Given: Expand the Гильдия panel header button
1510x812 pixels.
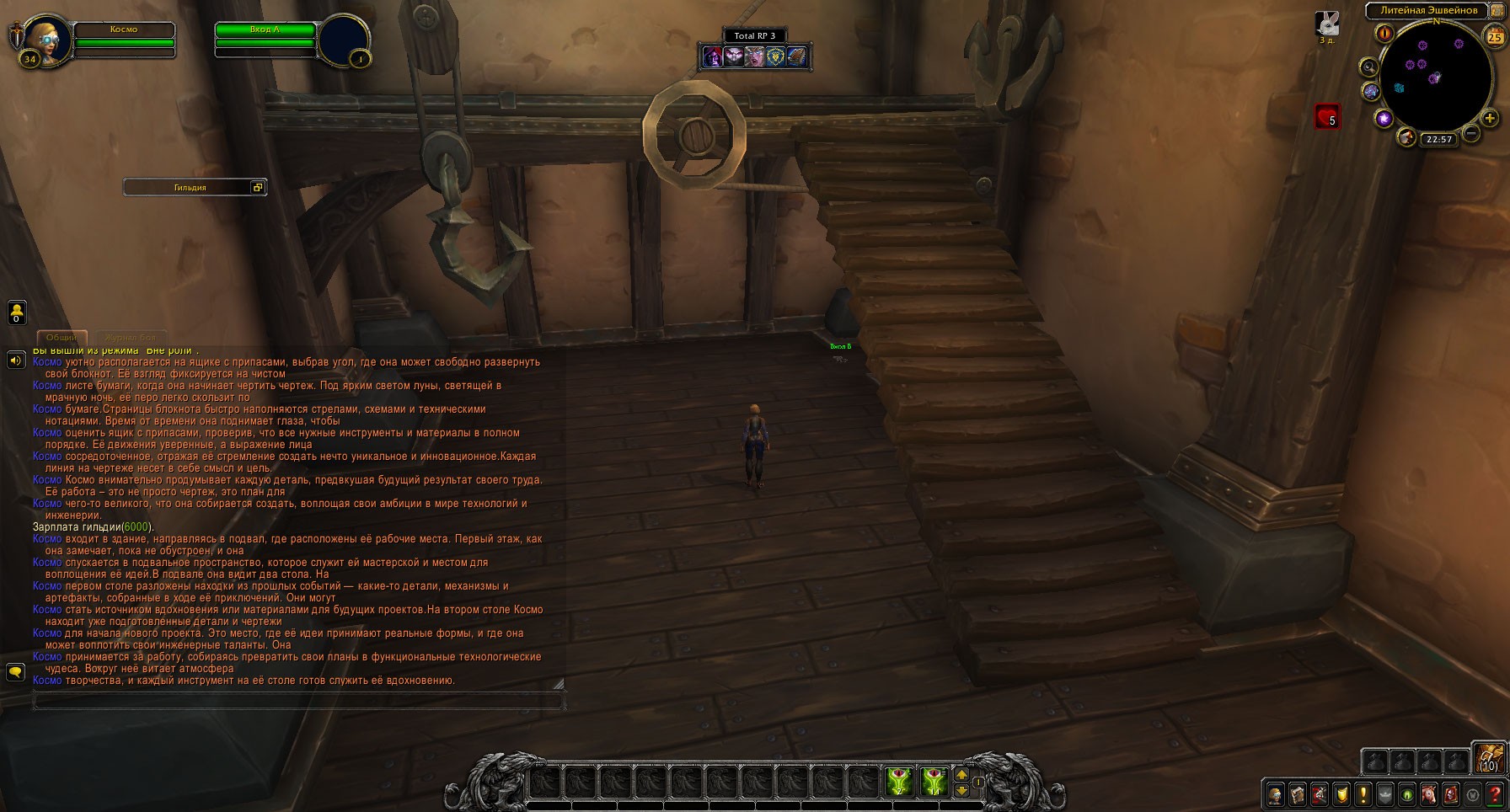Looking at the screenshot, I should 259,187.
